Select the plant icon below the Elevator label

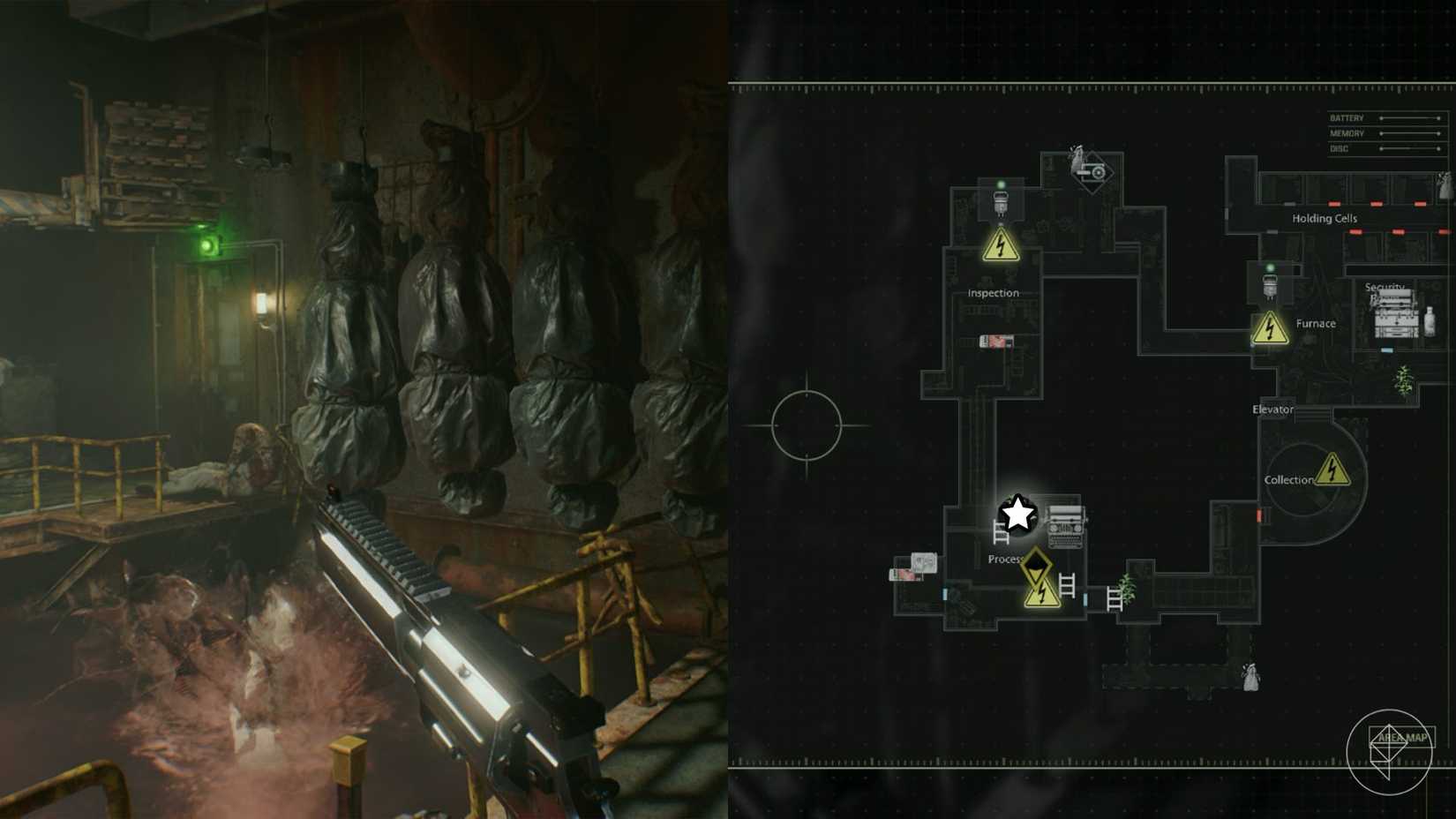coord(1404,379)
